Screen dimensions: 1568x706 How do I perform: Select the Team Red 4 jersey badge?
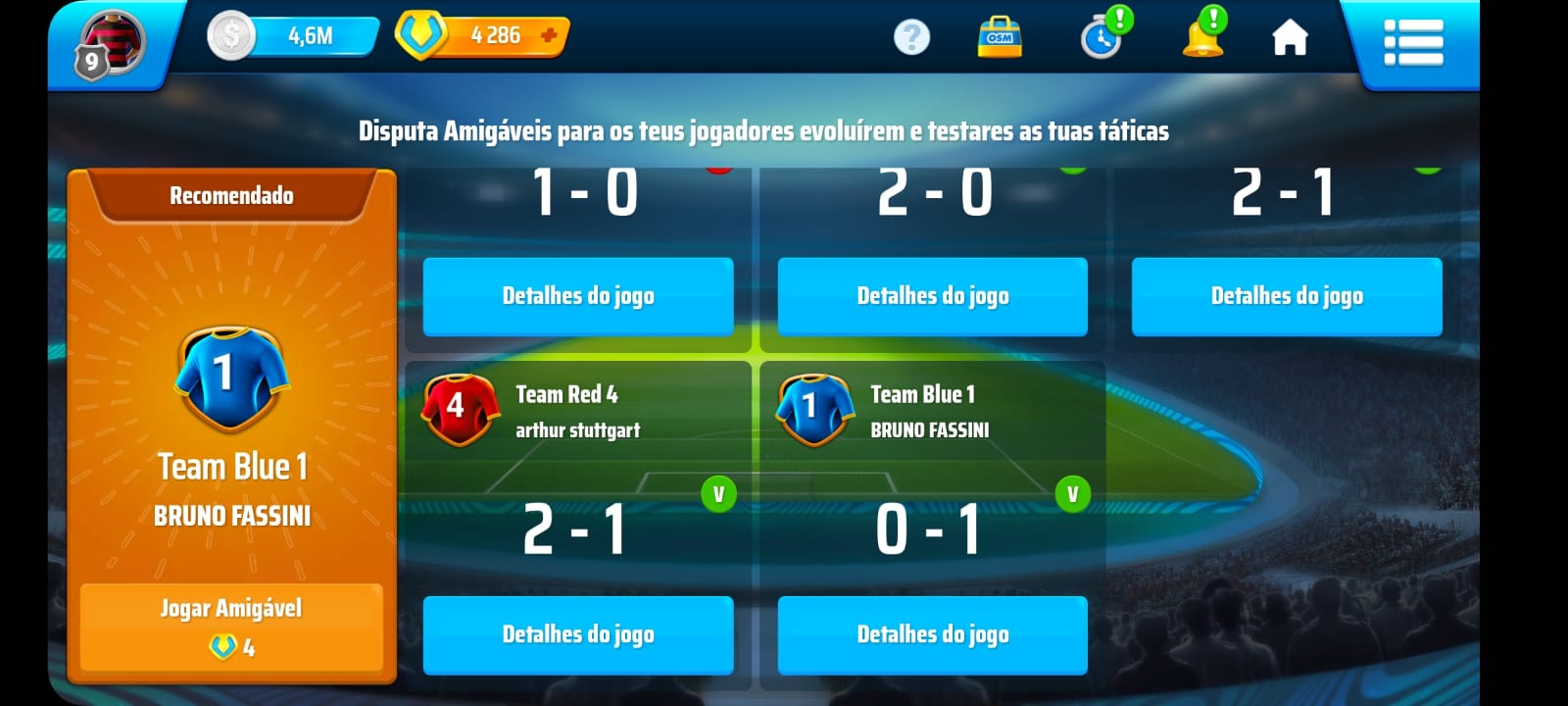458,408
